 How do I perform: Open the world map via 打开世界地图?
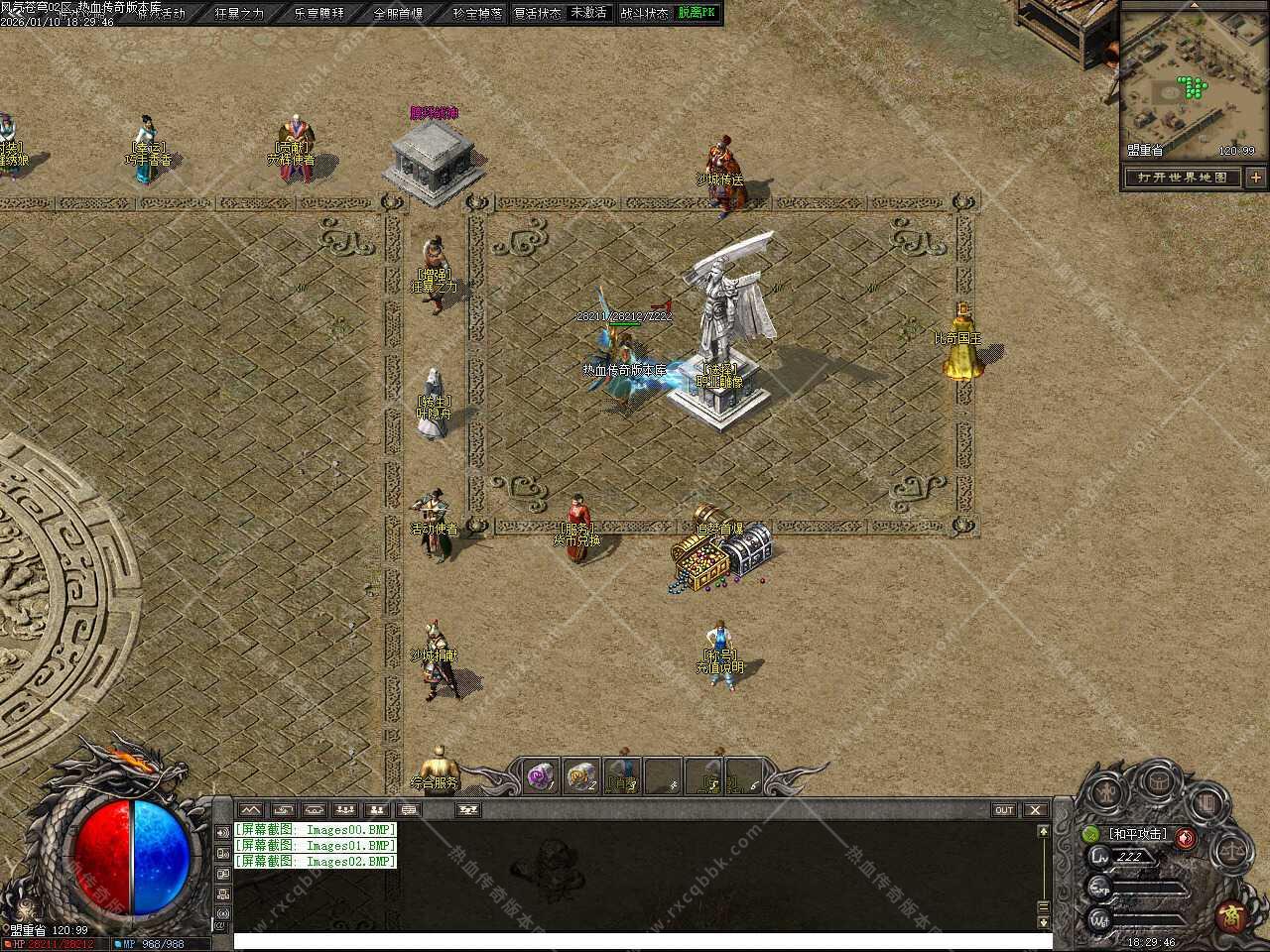click(x=1184, y=178)
